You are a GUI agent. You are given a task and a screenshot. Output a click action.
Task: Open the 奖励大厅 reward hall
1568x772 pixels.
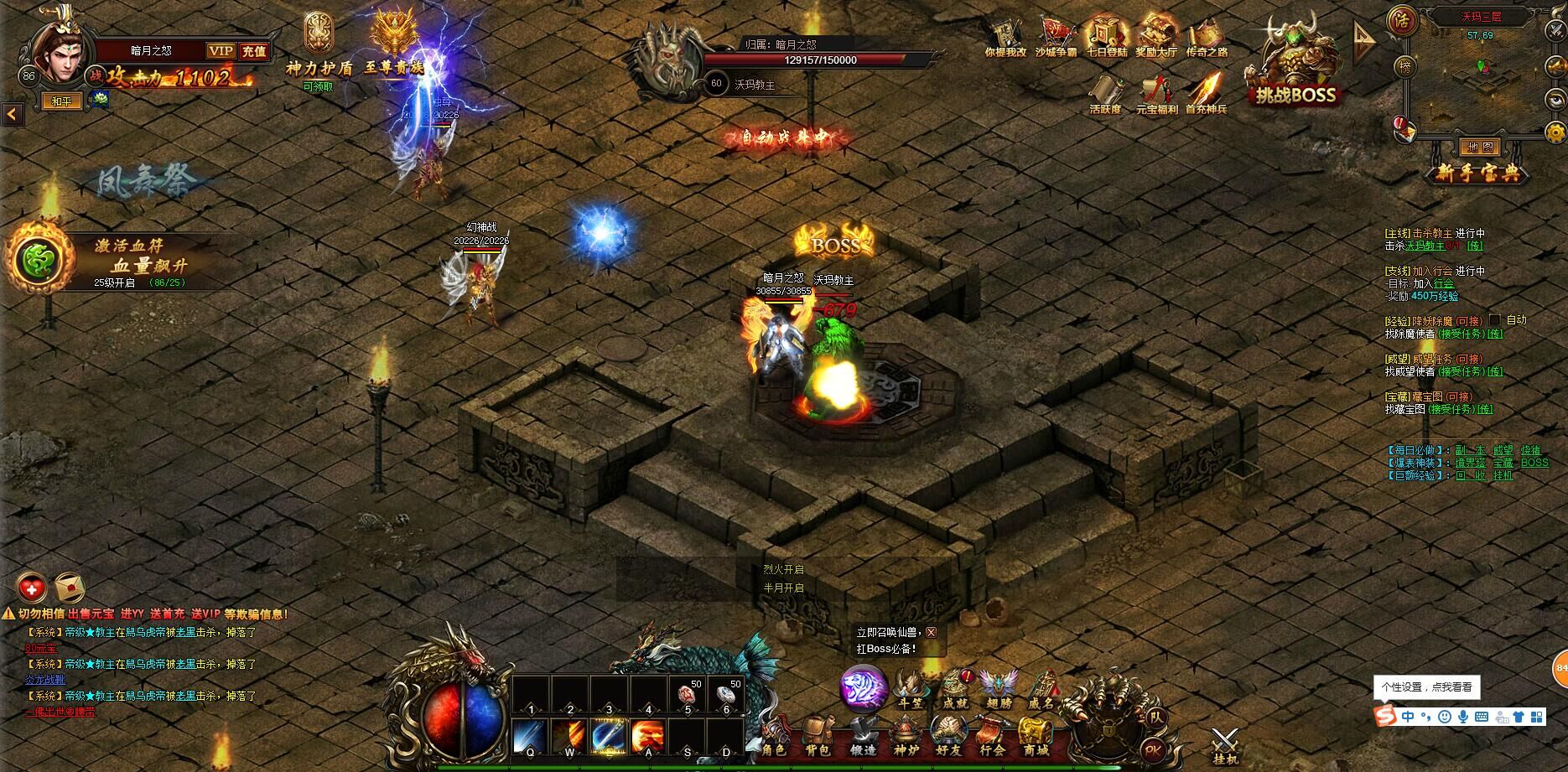1156,38
